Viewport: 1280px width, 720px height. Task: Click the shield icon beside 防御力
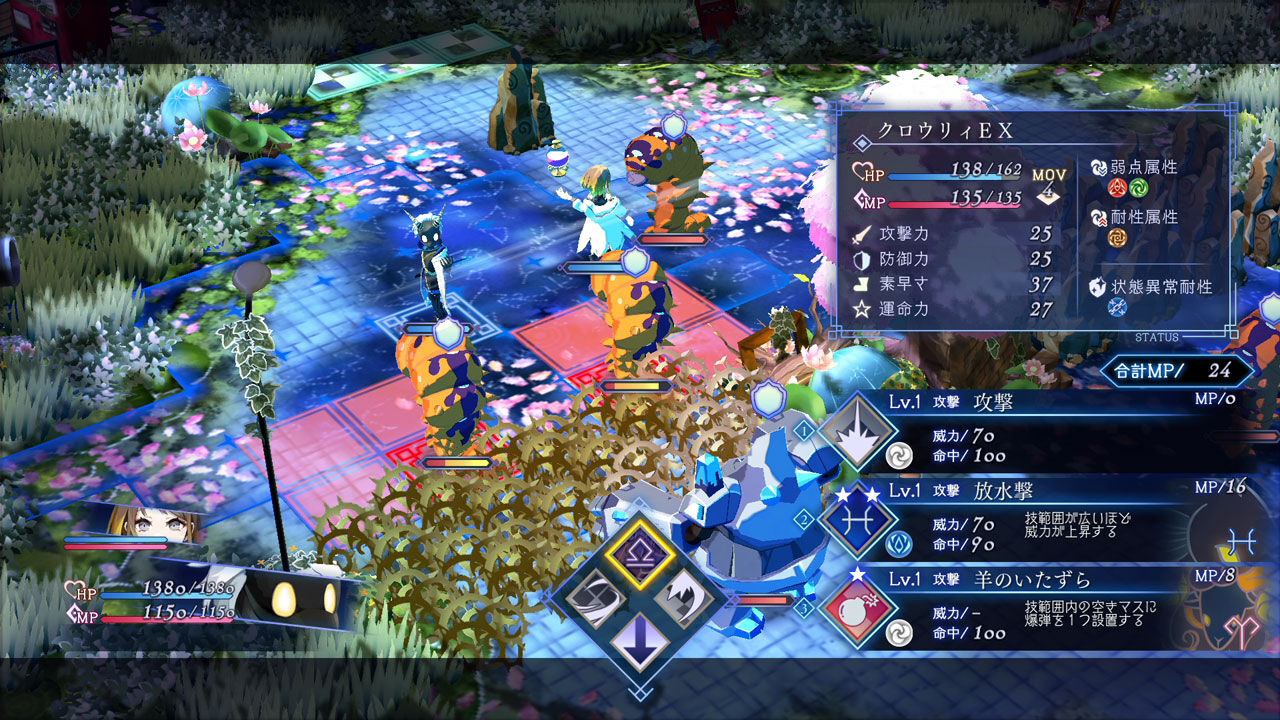[x=860, y=260]
